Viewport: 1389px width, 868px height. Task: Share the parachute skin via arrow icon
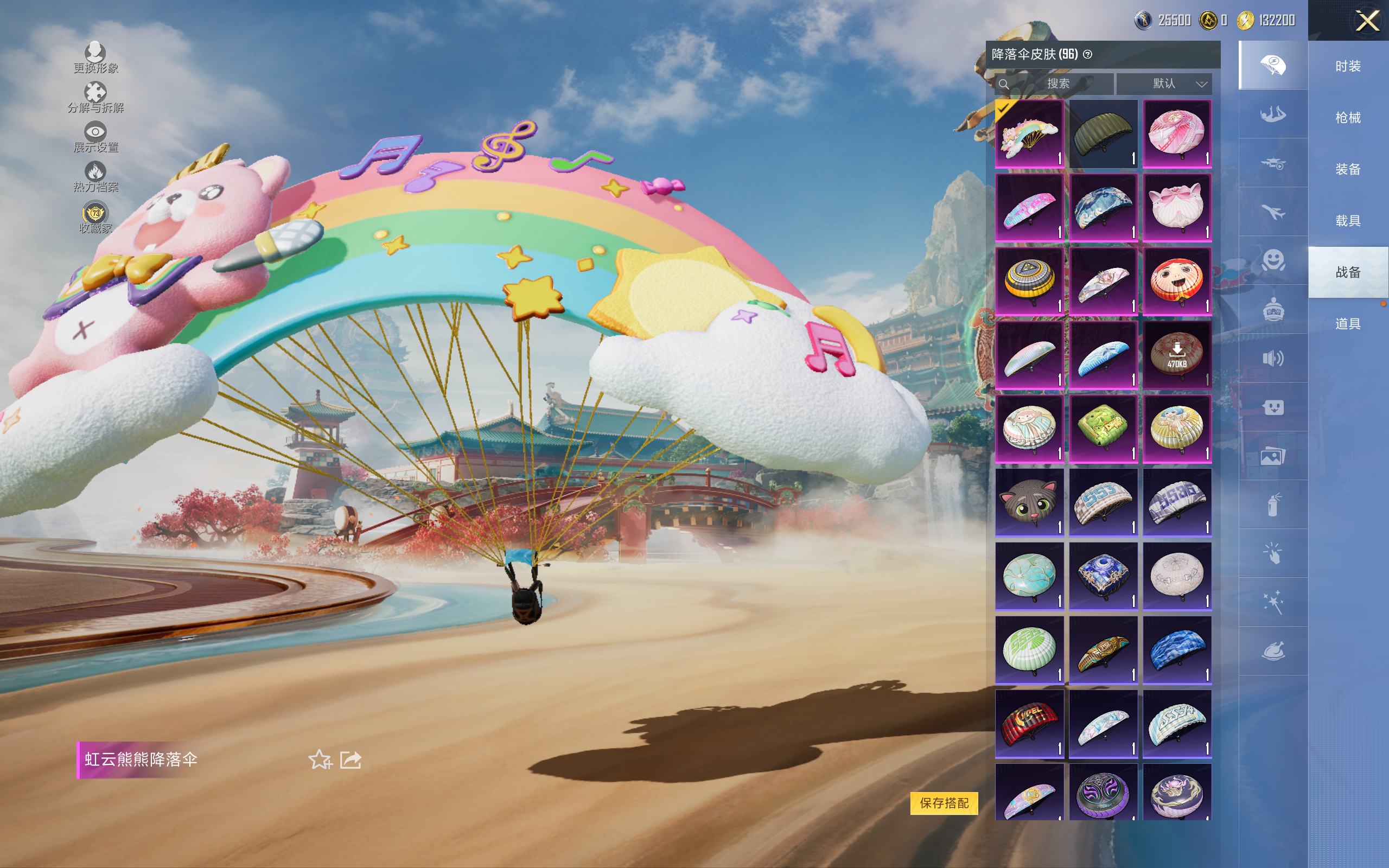[x=351, y=759]
